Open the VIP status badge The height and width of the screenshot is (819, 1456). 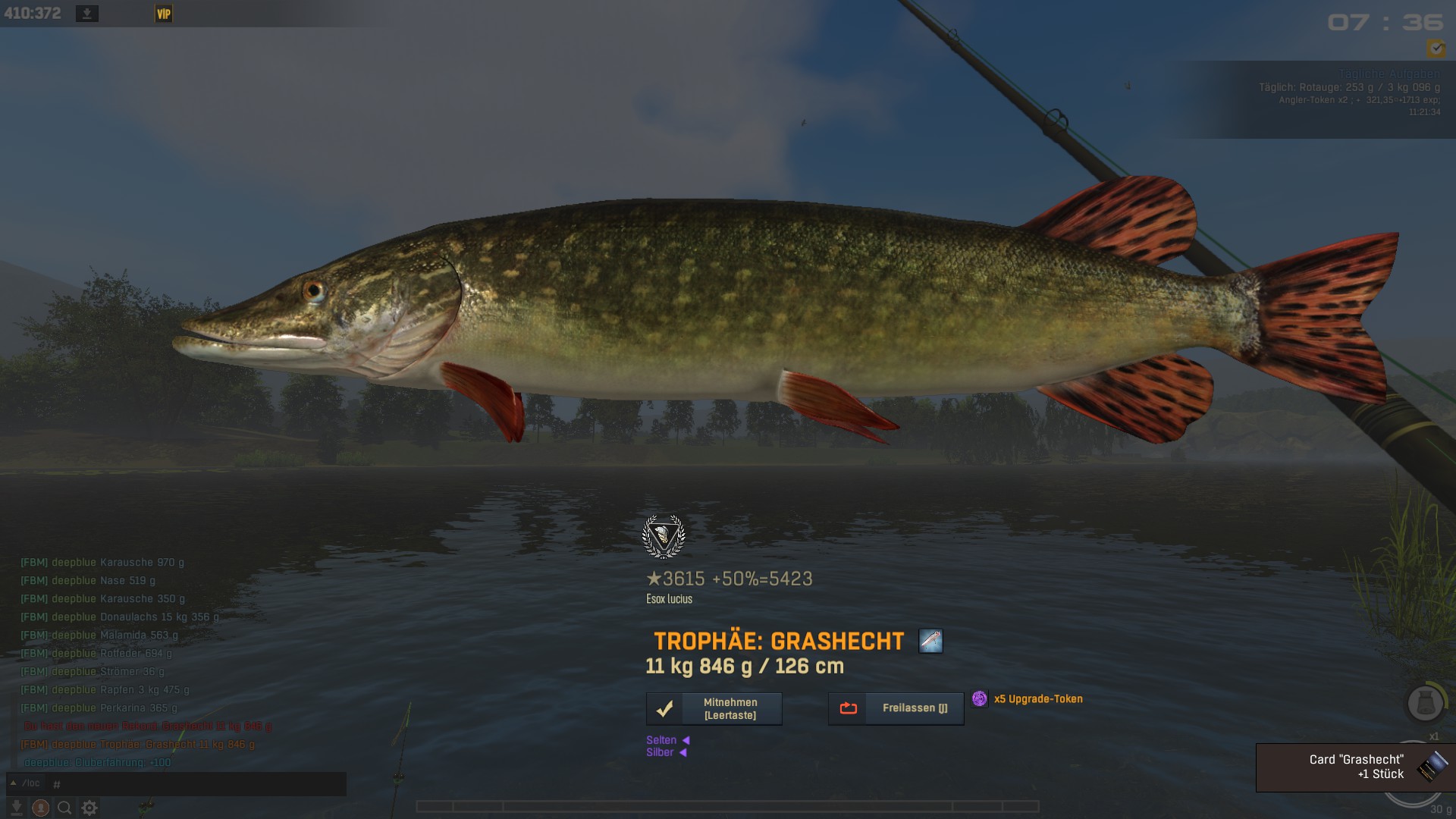coord(164,14)
